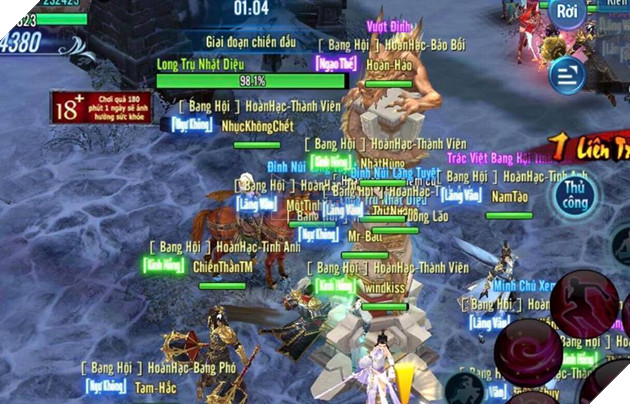Toggle the Thủ công manual combat button
The width and height of the screenshot is (630, 404).
click(574, 195)
